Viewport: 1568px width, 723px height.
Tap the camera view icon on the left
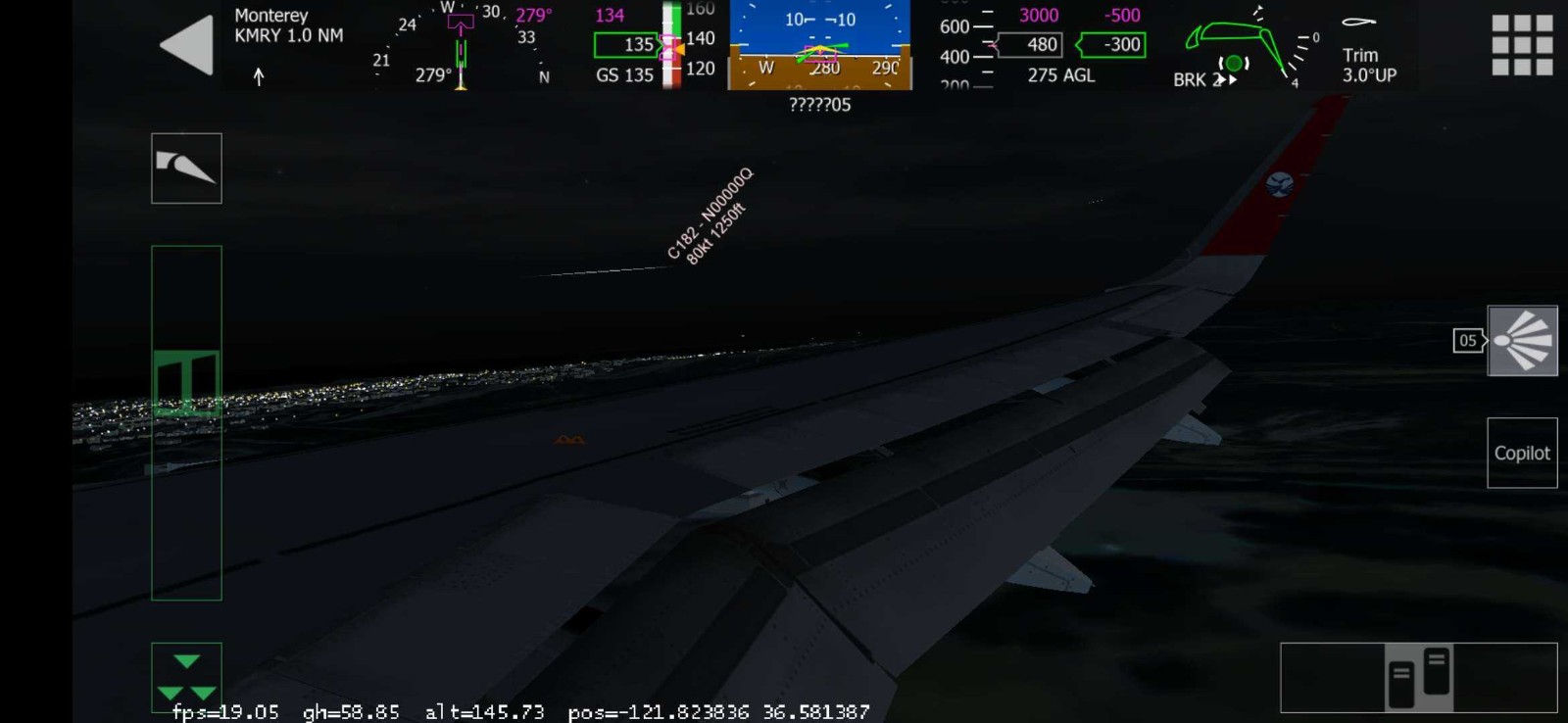186,168
